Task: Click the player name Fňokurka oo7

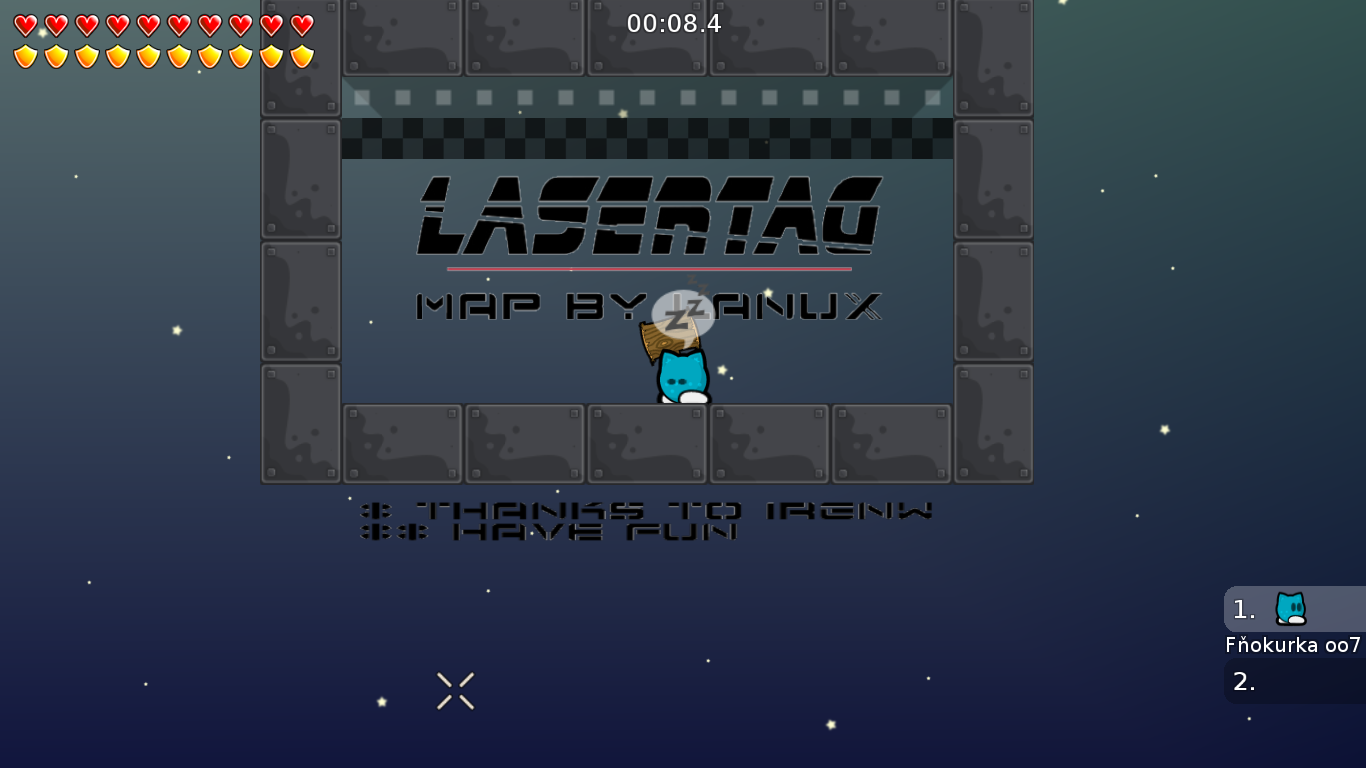Action: (x=1293, y=645)
